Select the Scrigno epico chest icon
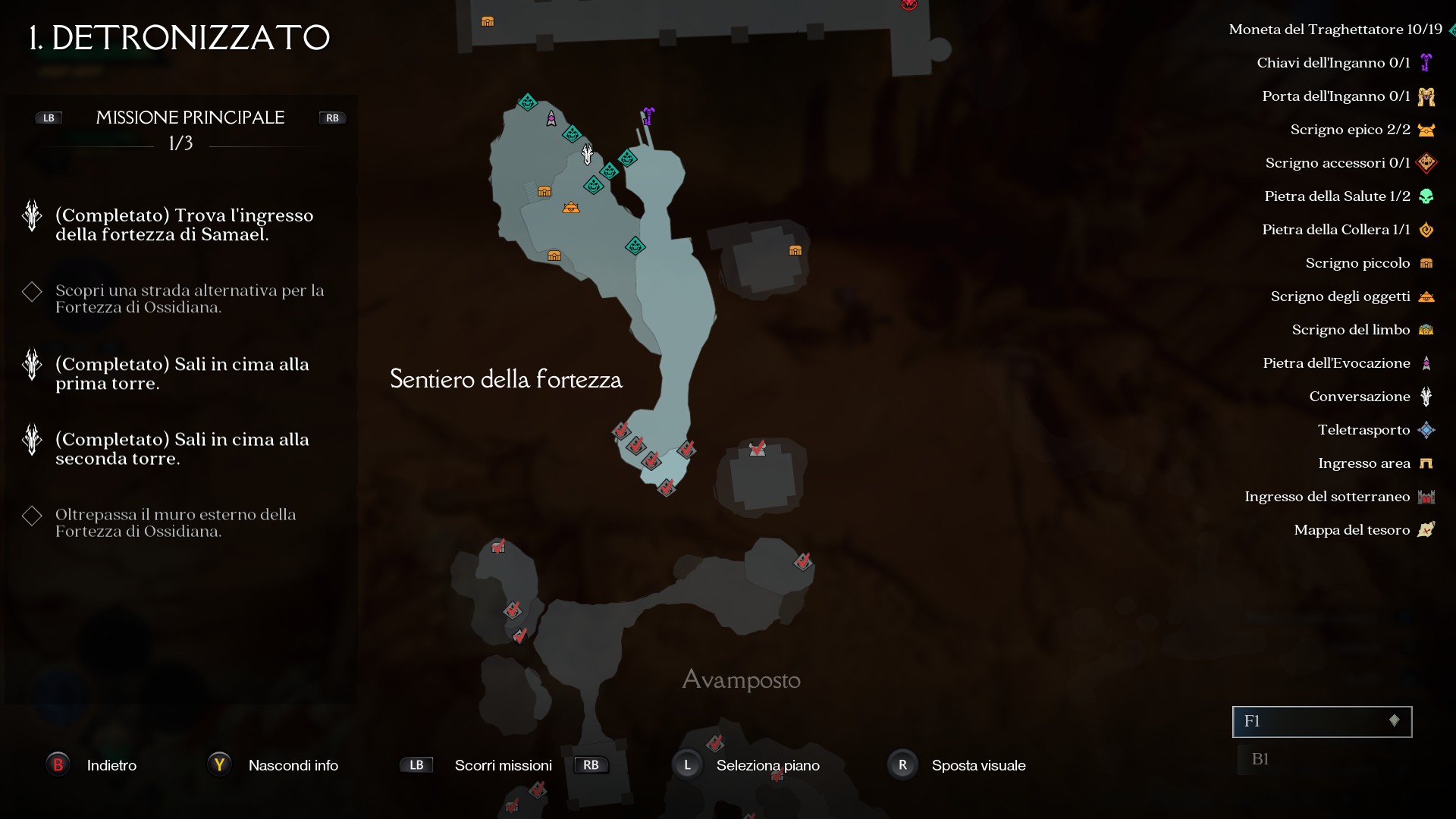The width and height of the screenshot is (1456, 819). 1426,129
